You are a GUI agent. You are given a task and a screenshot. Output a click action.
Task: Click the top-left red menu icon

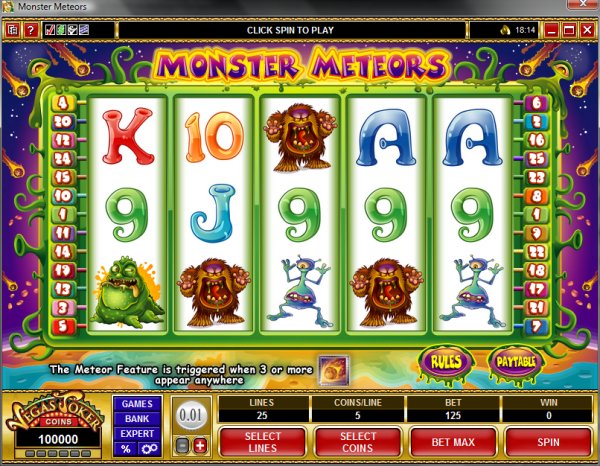pyautogui.click(x=13, y=31)
